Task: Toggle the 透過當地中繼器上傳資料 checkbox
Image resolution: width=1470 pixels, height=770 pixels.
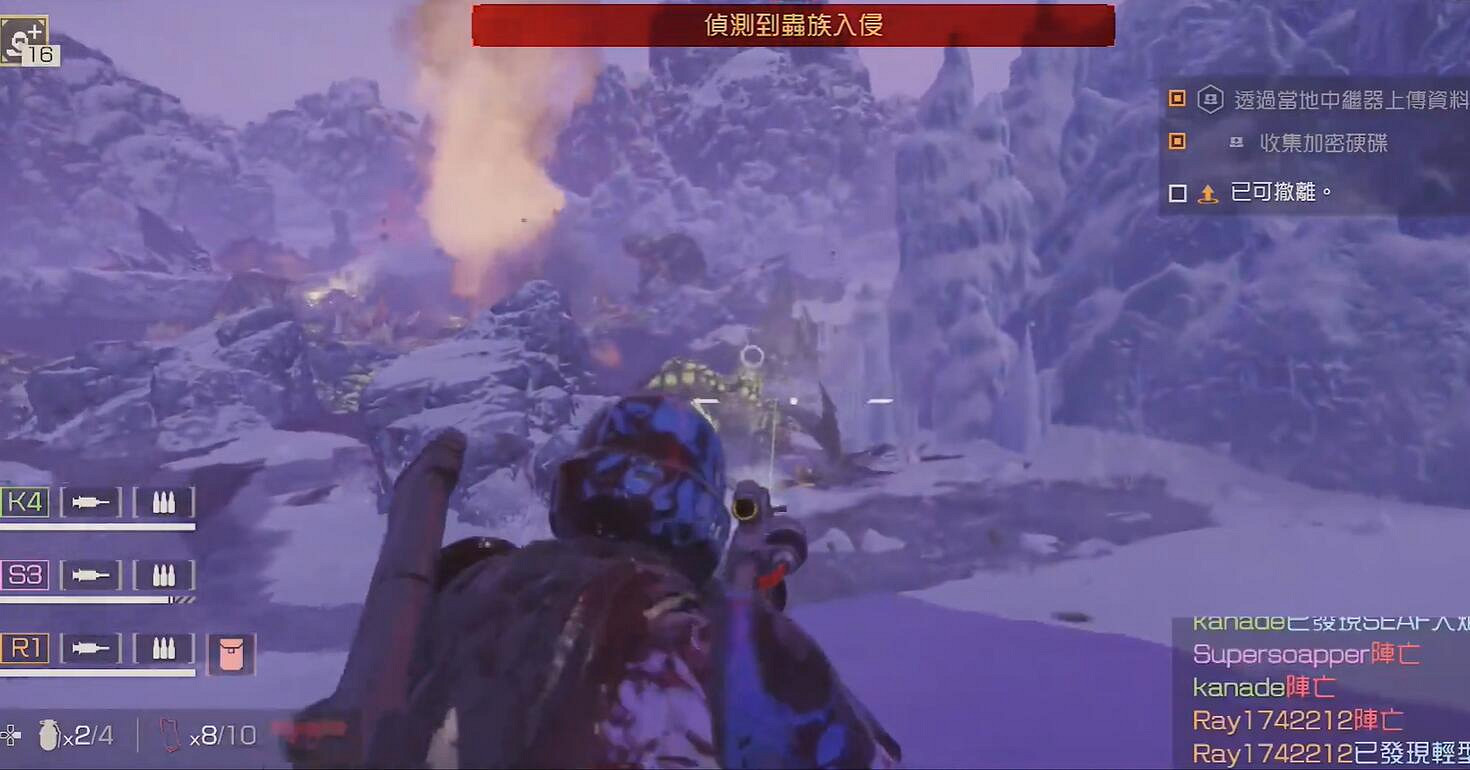Action: tap(1179, 99)
